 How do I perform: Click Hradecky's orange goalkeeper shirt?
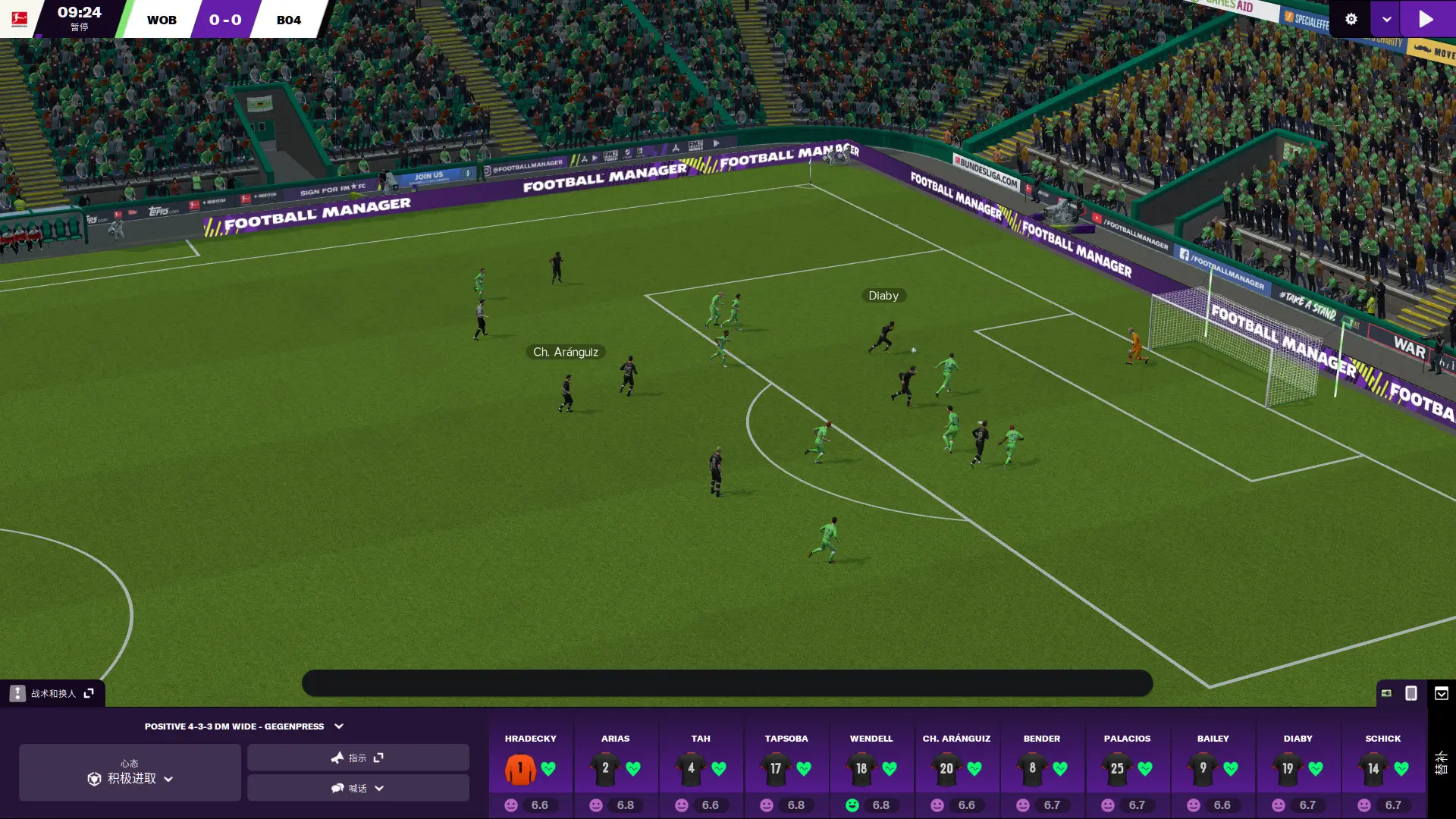tap(519, 768)
